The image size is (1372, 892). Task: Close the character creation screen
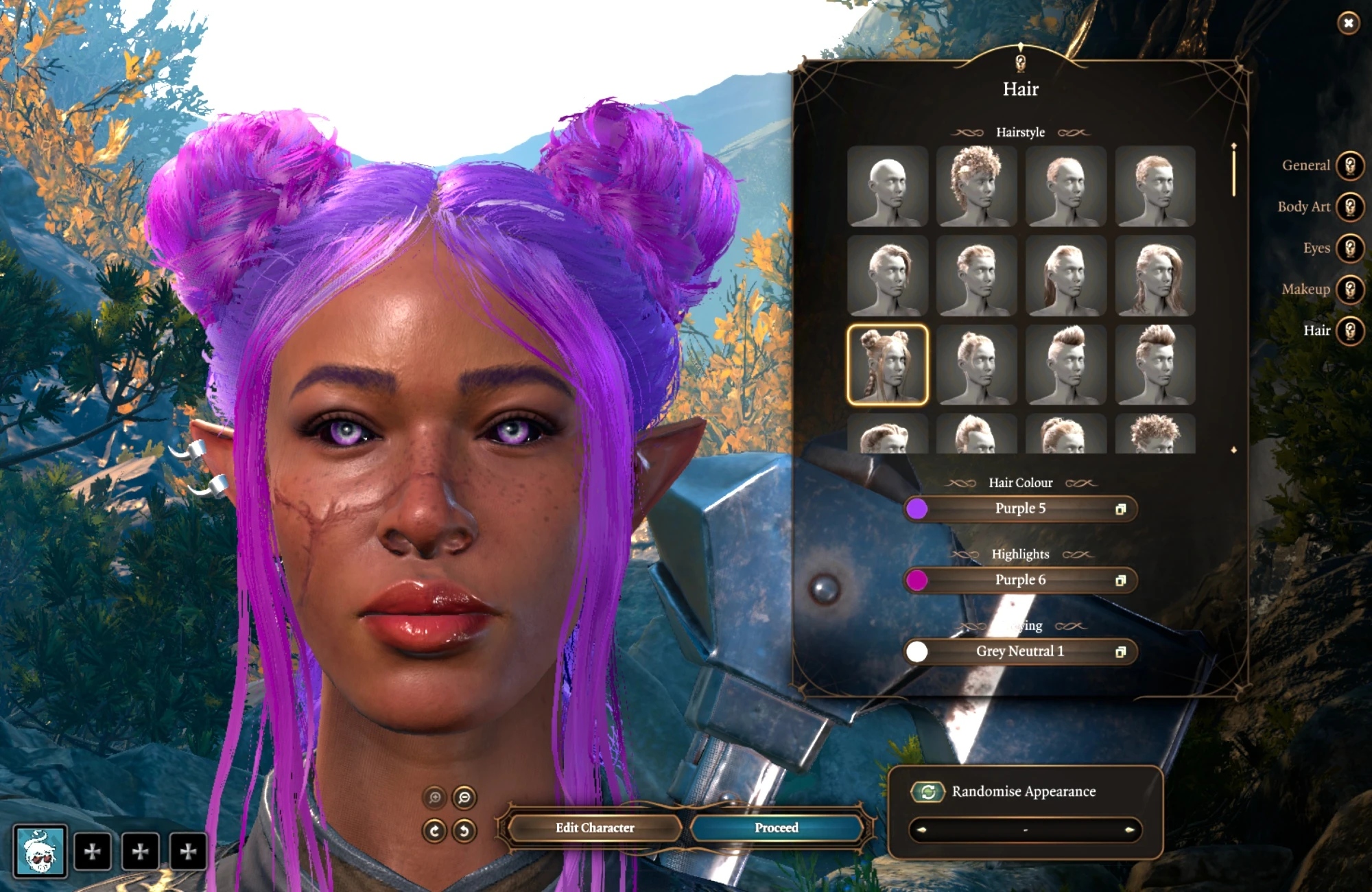pos(1348,23)
